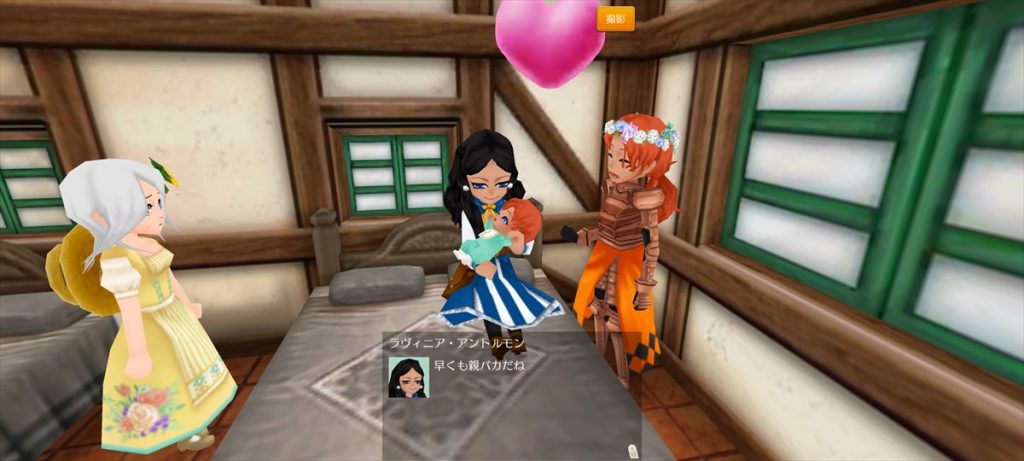1024x461 pixels.
Task: Tap the orange 撮影 screenshot button
Action: pyautogui.click(x=616, y=19)
